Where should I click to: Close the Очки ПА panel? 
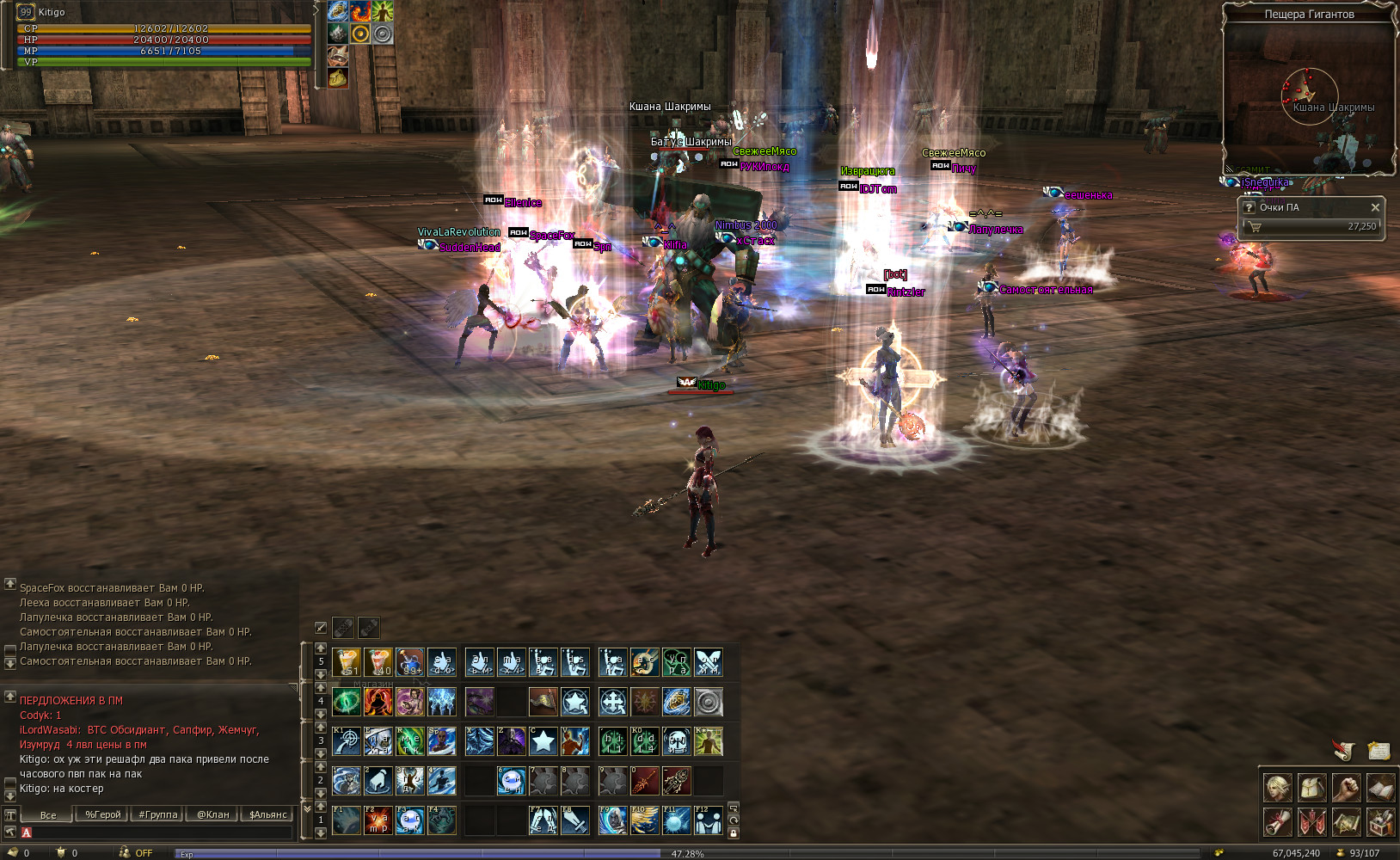[x=1374, y=207]
